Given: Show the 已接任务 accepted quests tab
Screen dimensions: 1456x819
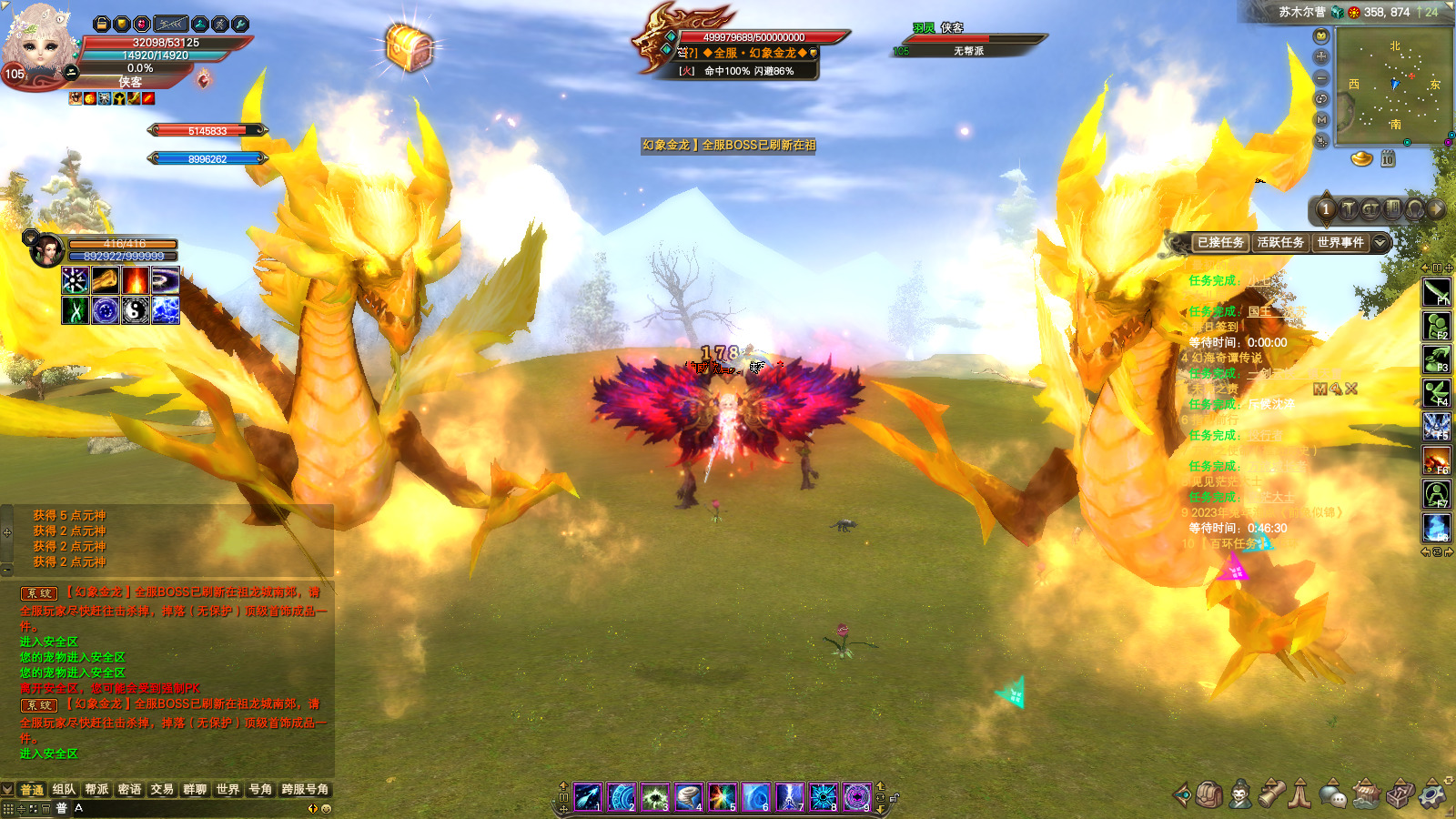Looking at the screenshot, I should 1220,243.
